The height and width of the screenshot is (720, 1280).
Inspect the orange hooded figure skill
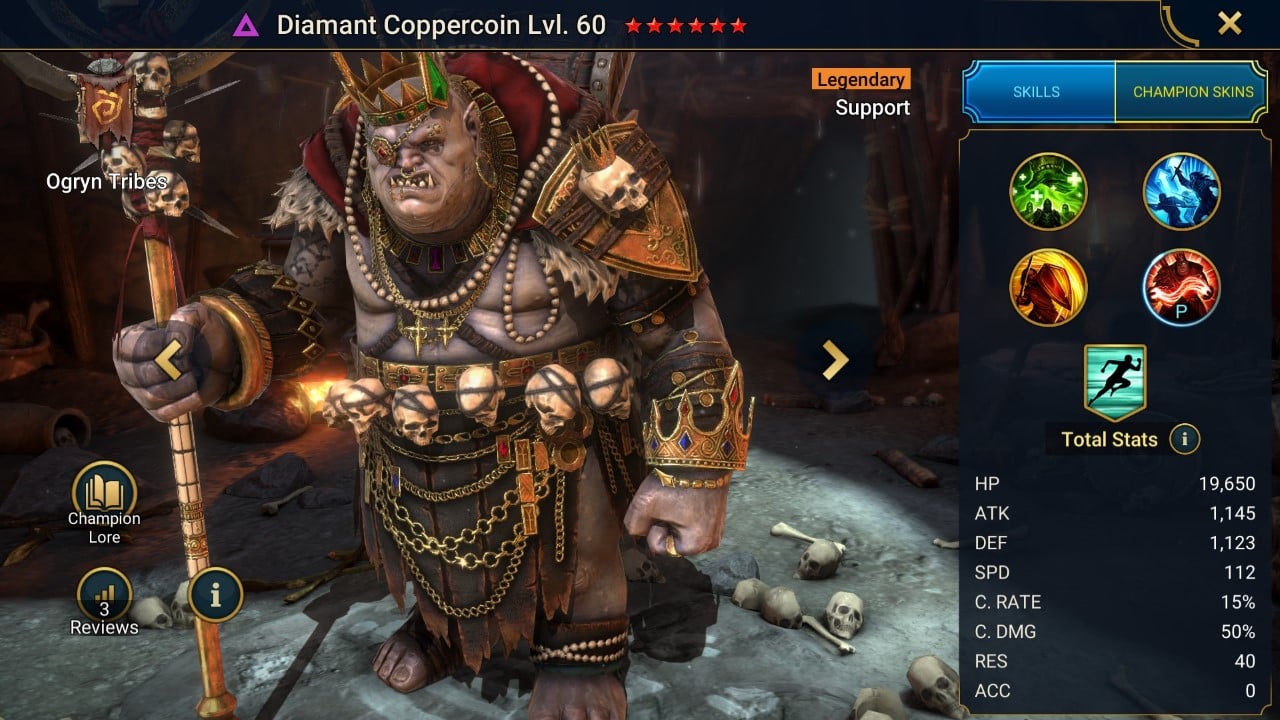1048,287
